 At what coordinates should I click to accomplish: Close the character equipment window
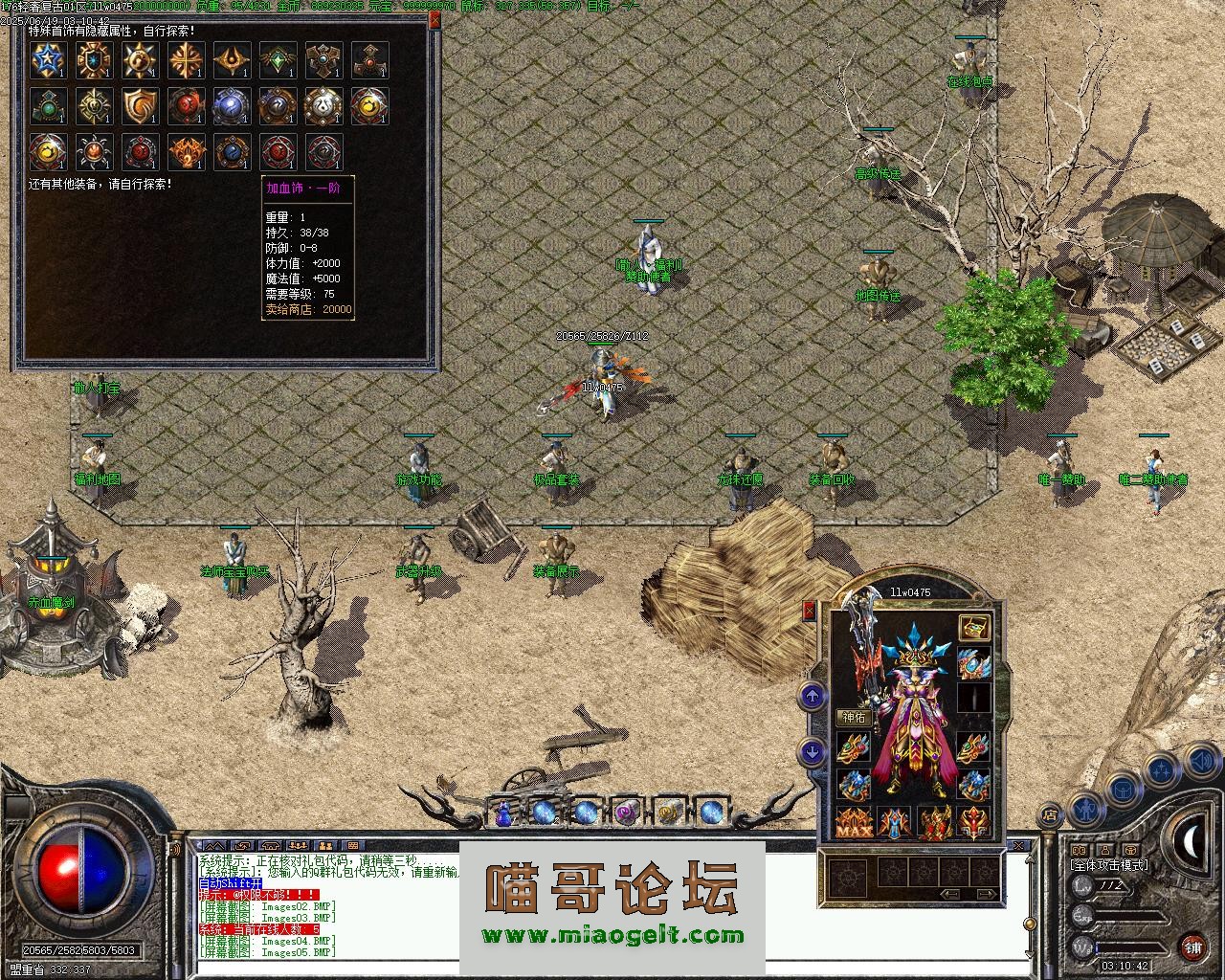(810, 610)
